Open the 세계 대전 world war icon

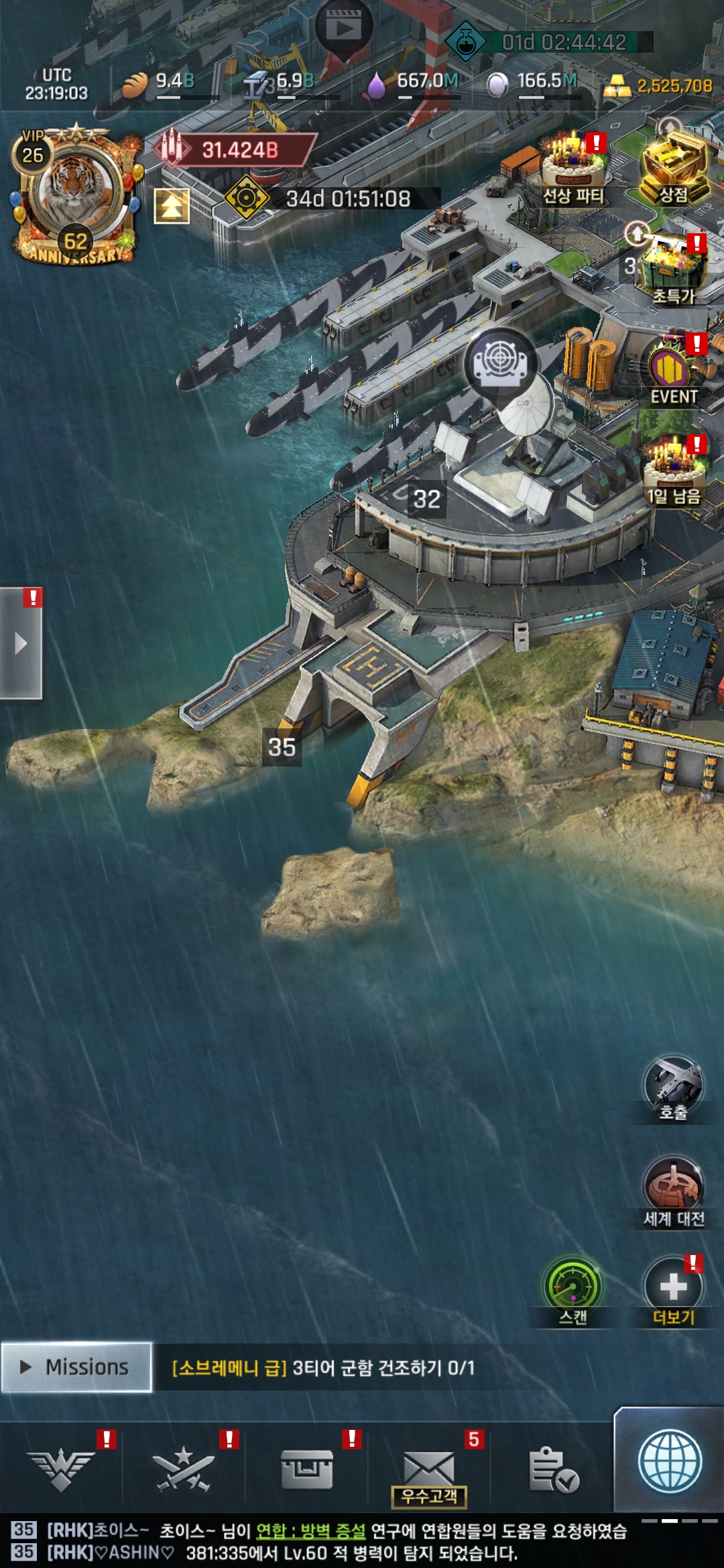673,1191
